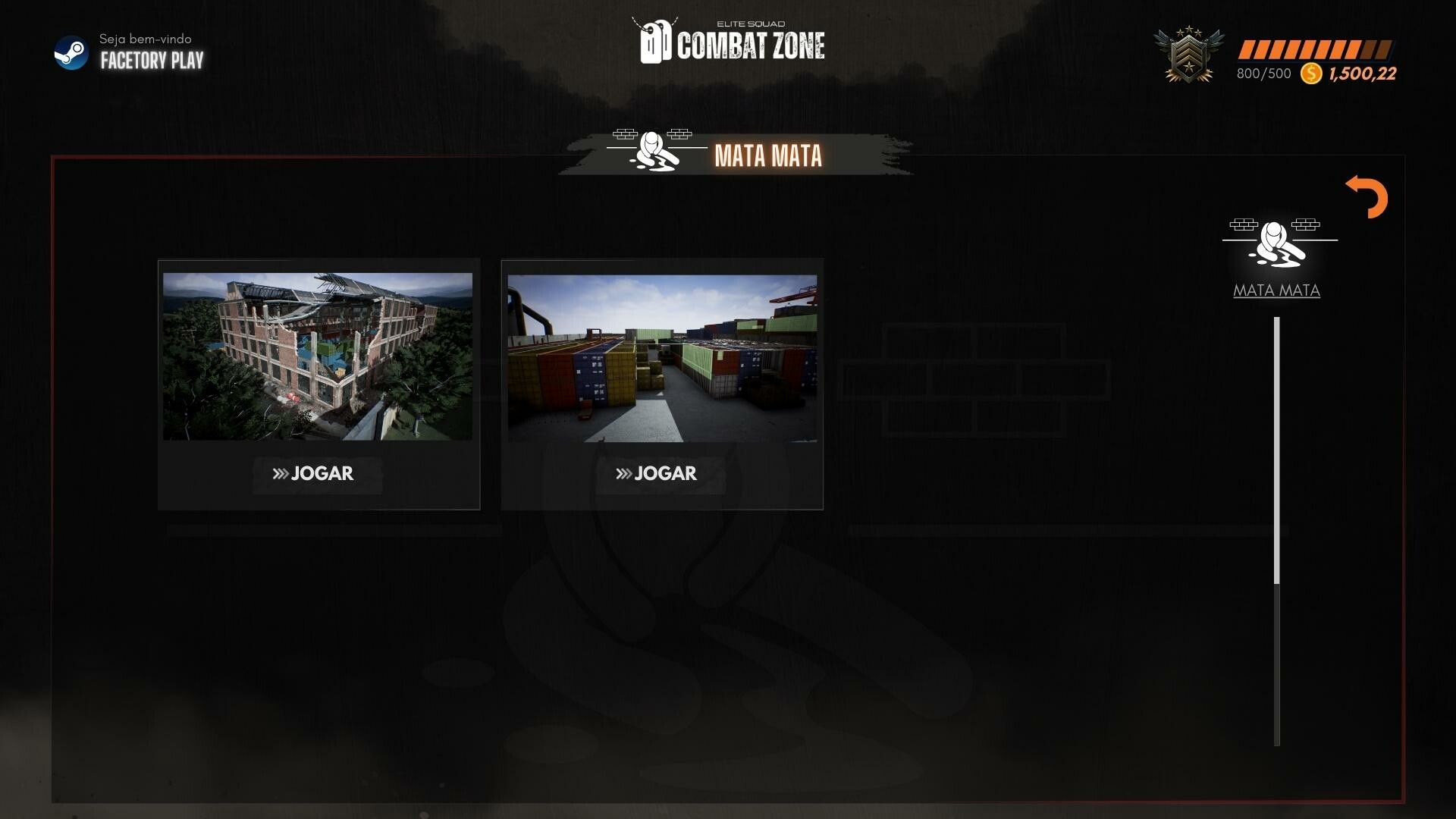This screenshot has width=1456, height=819.
Task: Select the MATA MATA mode icon on right sidebar
Action: [x=1276, y=243]
